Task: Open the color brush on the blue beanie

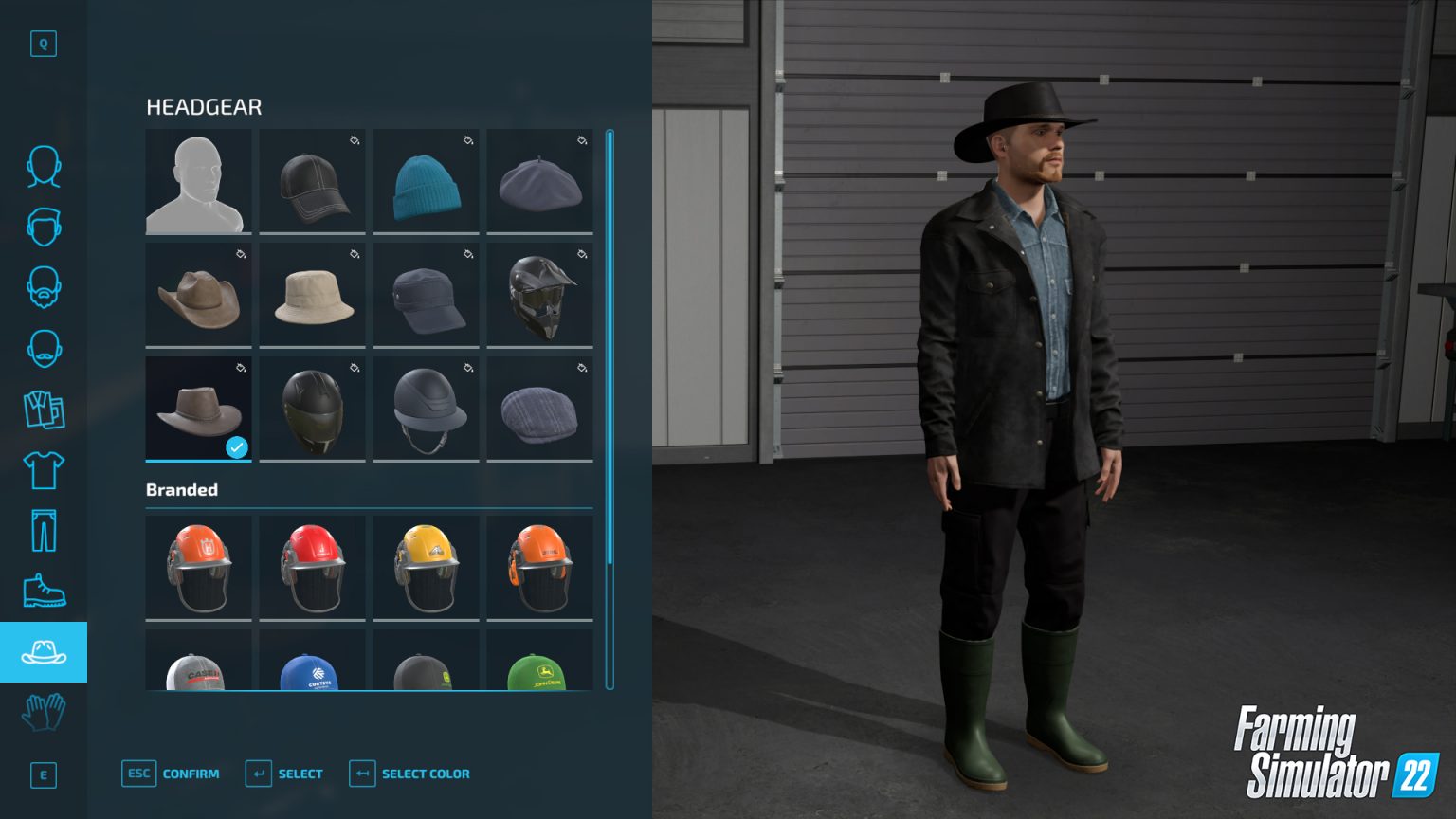Action: pos(466,140)
